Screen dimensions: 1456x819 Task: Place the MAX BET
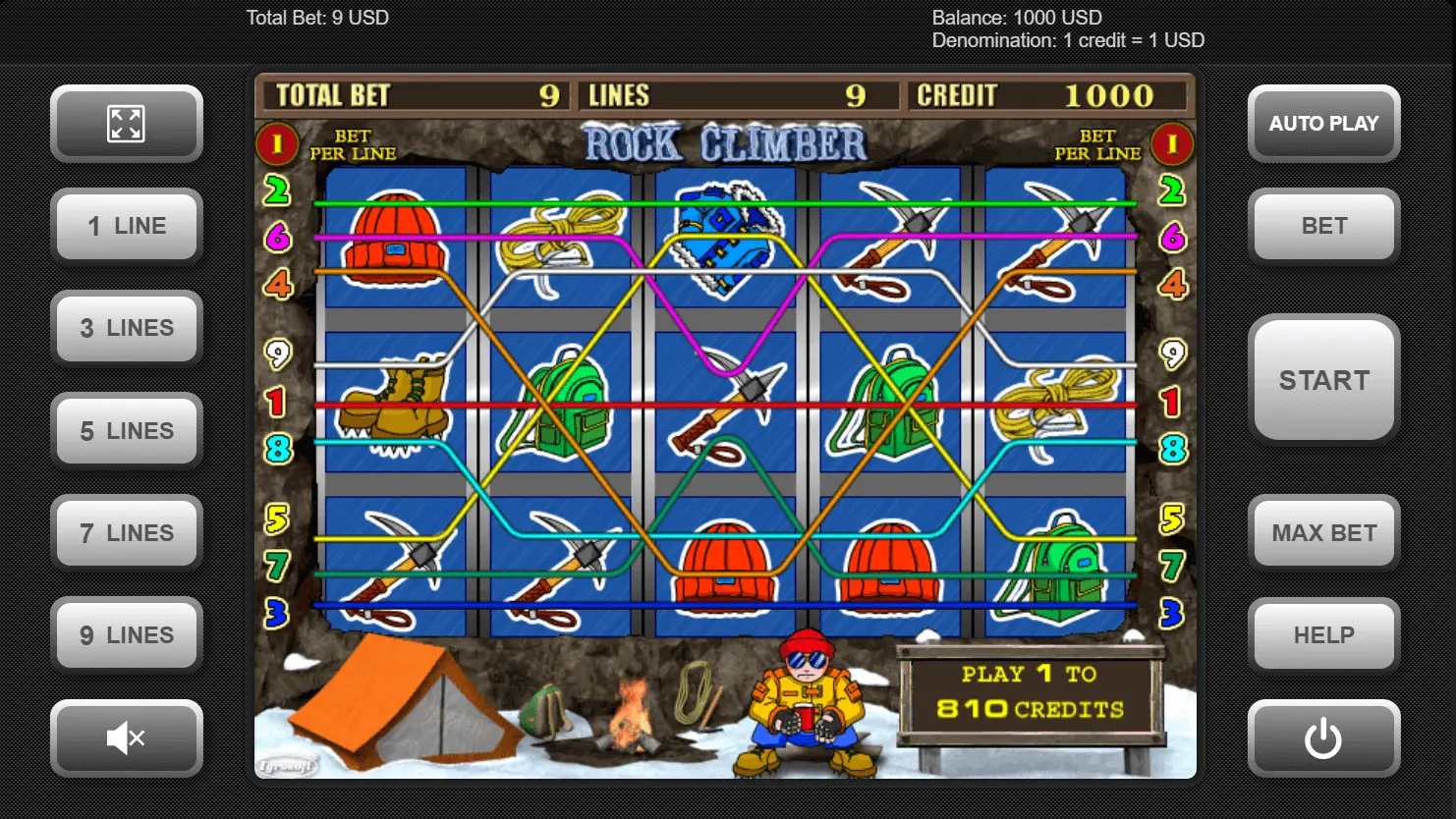click(x=1323, y=533)
